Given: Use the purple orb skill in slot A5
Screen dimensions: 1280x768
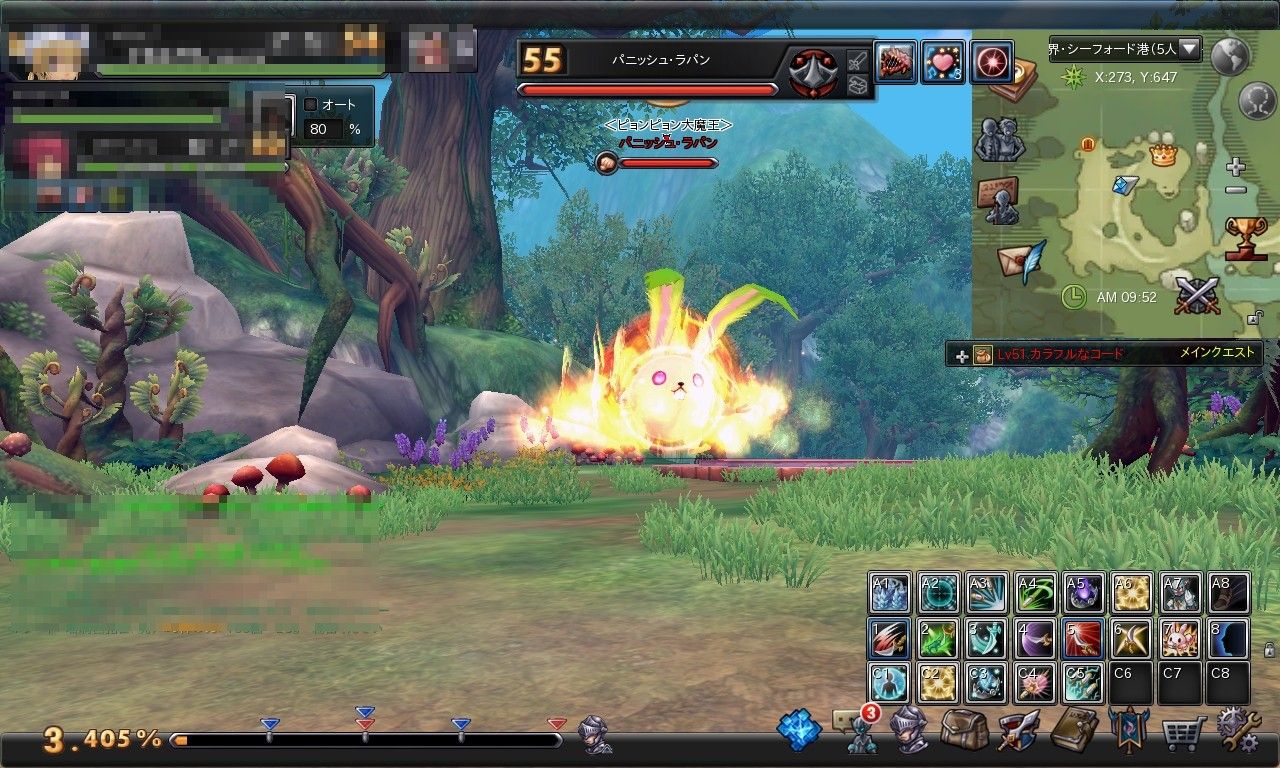Looking at the screenshot, I should pyautogui.click(x=1083, y=593).
